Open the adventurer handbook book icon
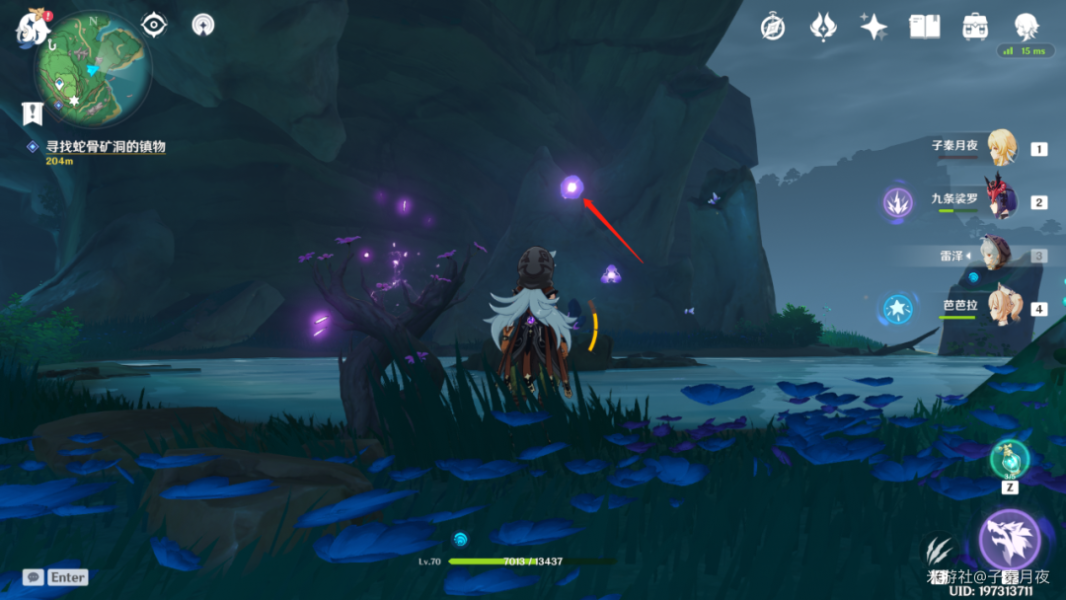The width and height of the screenshot is (1066, 600). coord(924,27)
